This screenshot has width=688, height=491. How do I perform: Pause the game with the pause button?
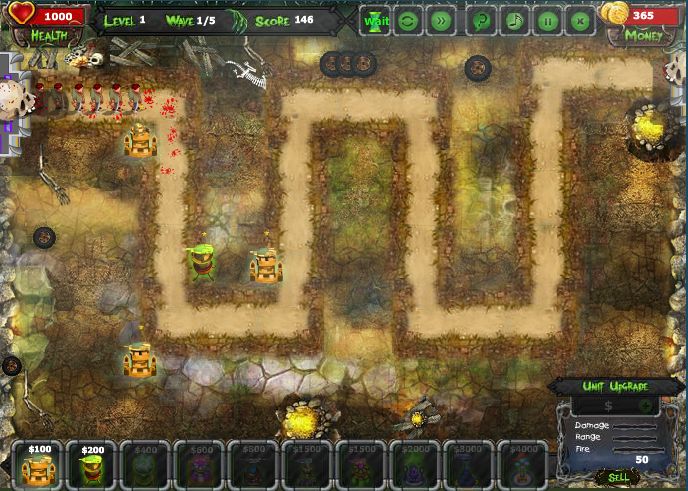click(547, 20)
